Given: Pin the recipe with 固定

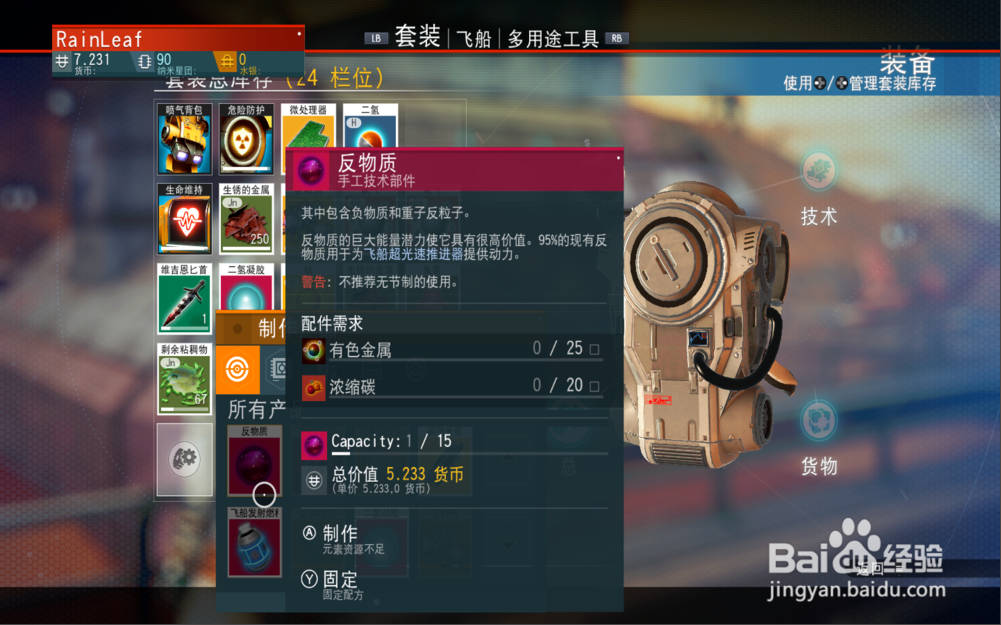Looking at the screenshot, I should tap(339, 581).
